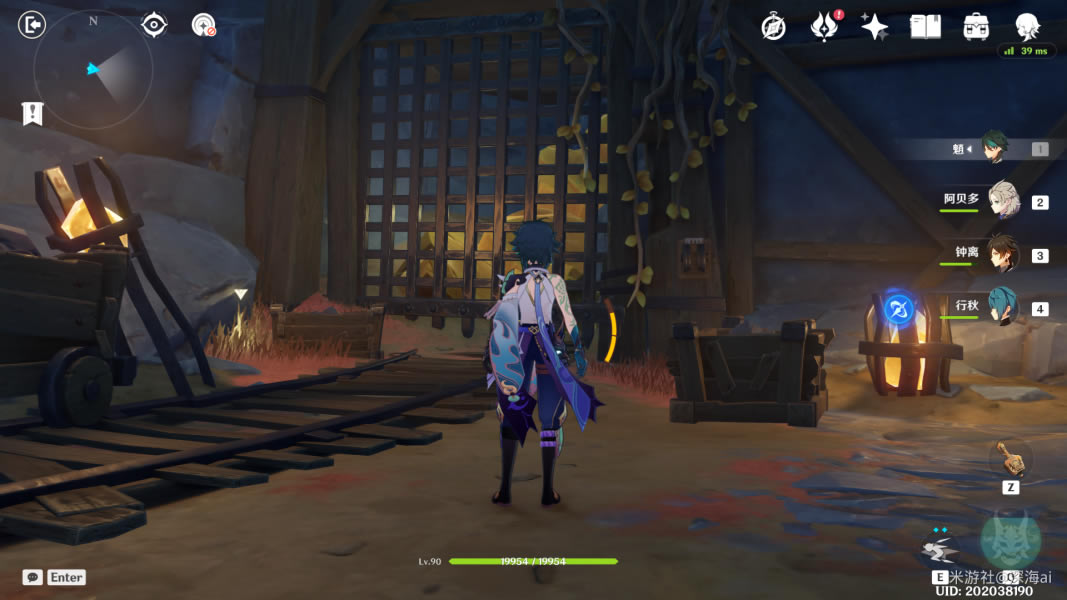This screenshot has width=1067, height=600.
Task: Open the Paimon menu
Action: (x=1027, y=26)
